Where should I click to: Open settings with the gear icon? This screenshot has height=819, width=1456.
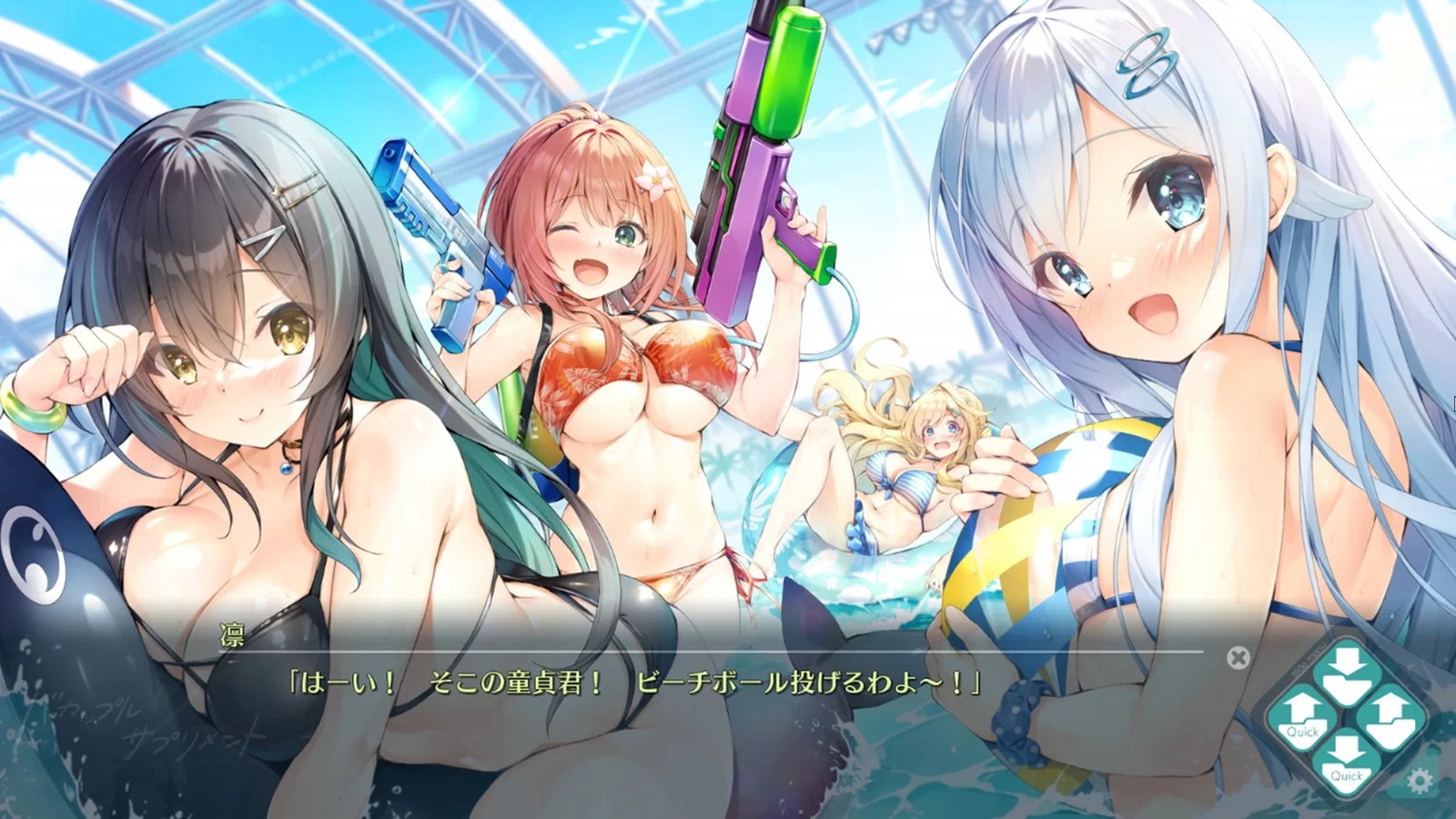[1420, 780]
